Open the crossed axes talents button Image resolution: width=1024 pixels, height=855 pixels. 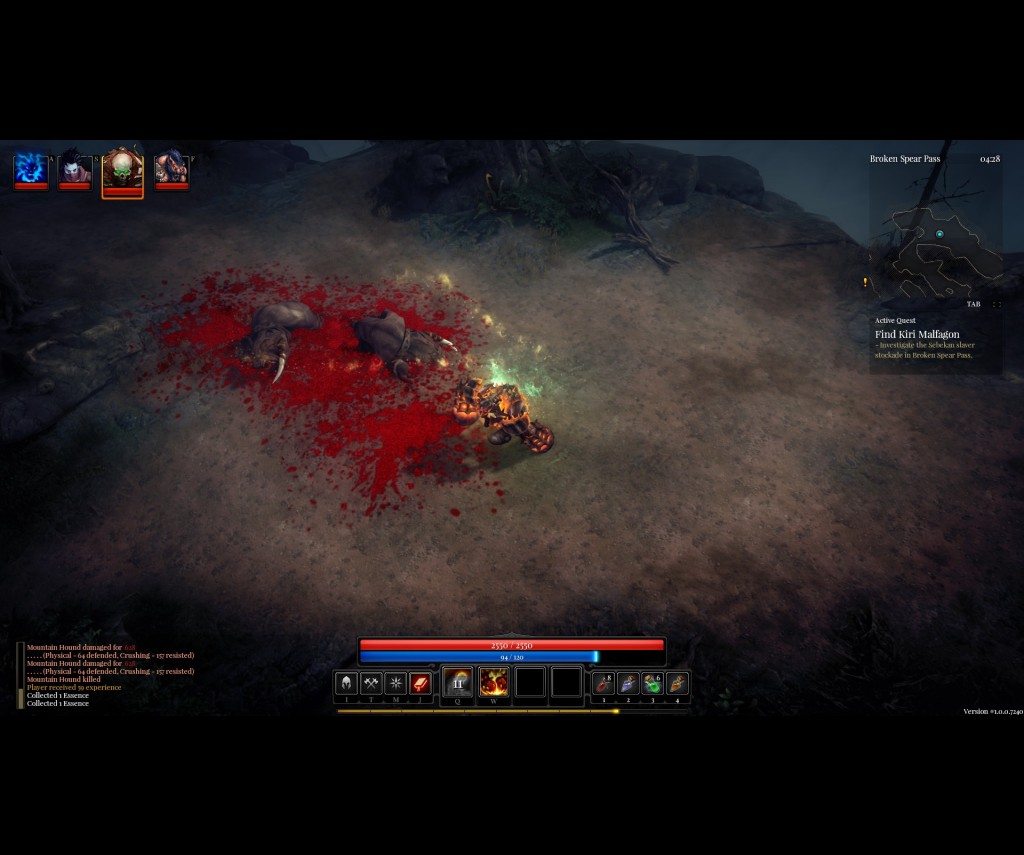click(371, 684)
